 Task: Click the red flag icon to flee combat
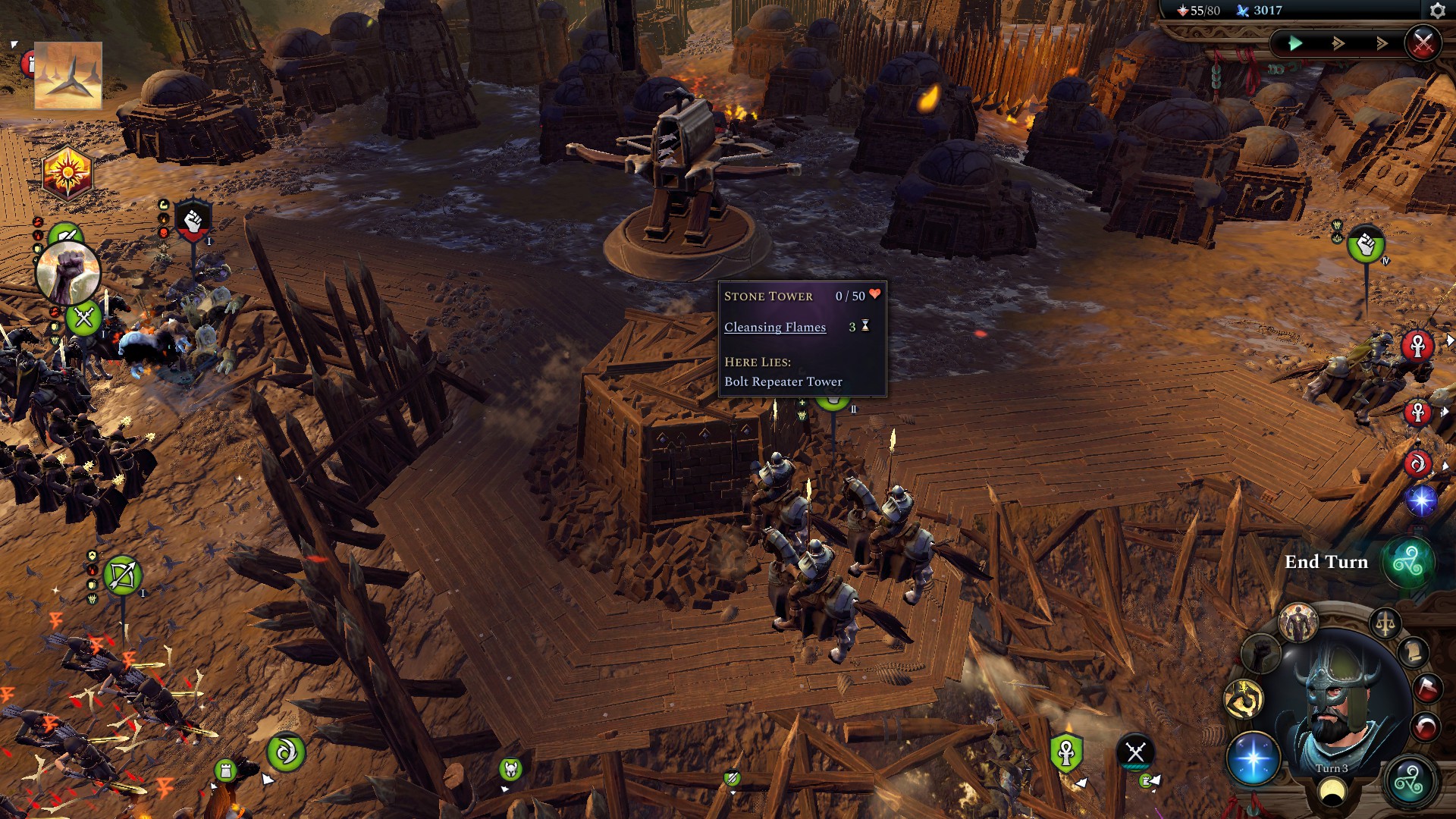pos(1426,687)
